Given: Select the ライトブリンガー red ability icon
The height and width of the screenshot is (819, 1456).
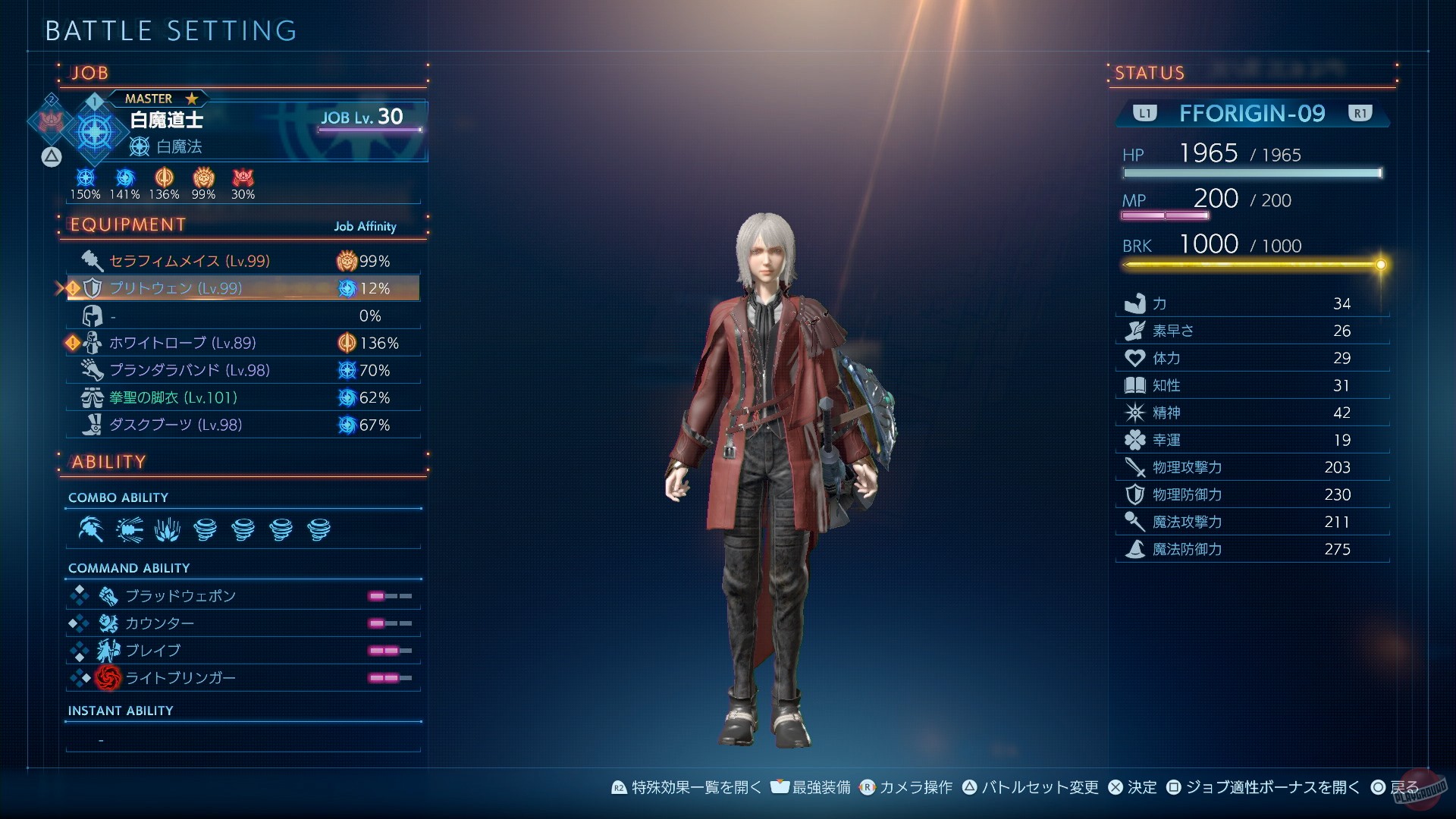Looking at the screenshot, I should point(108,678).
